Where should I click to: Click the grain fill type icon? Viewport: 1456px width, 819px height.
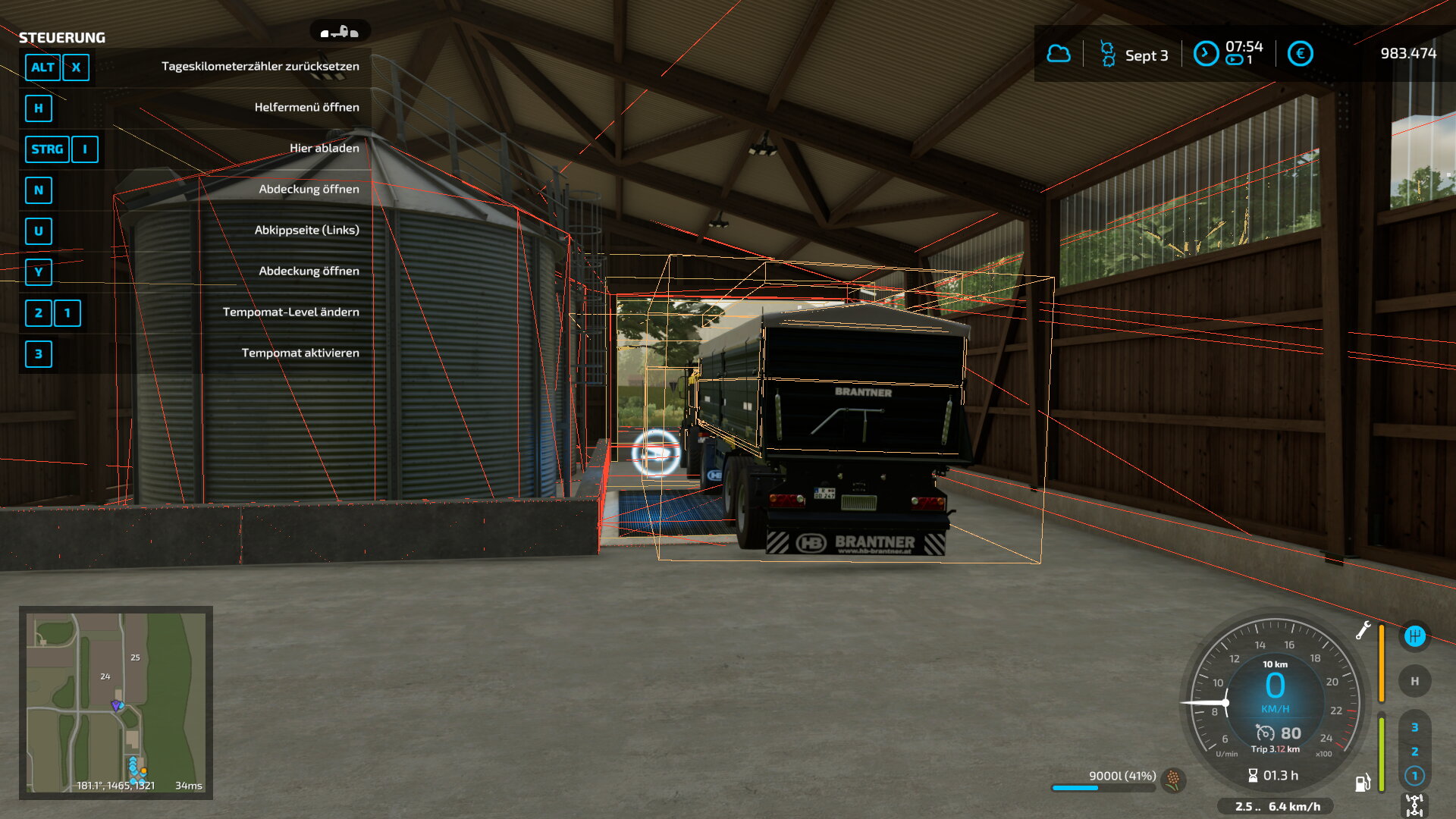[1173, 779]
